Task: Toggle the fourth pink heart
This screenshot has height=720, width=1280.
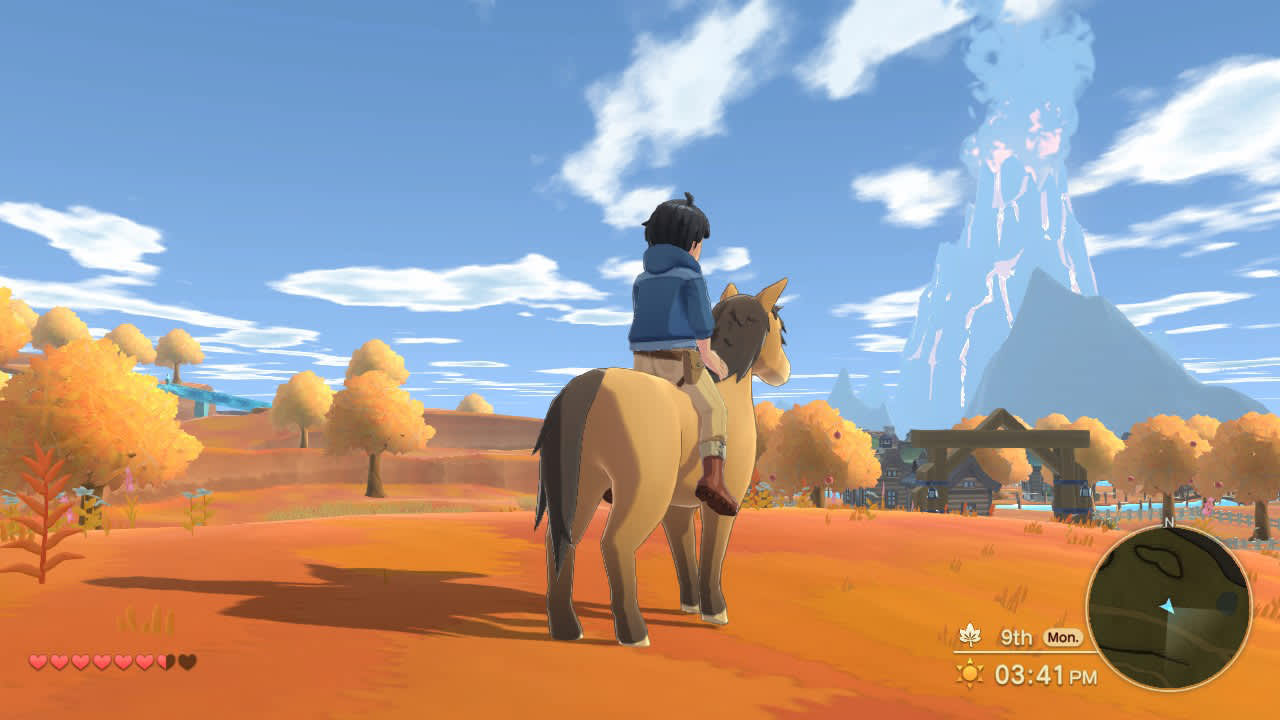Action: (x=102, y=661)
